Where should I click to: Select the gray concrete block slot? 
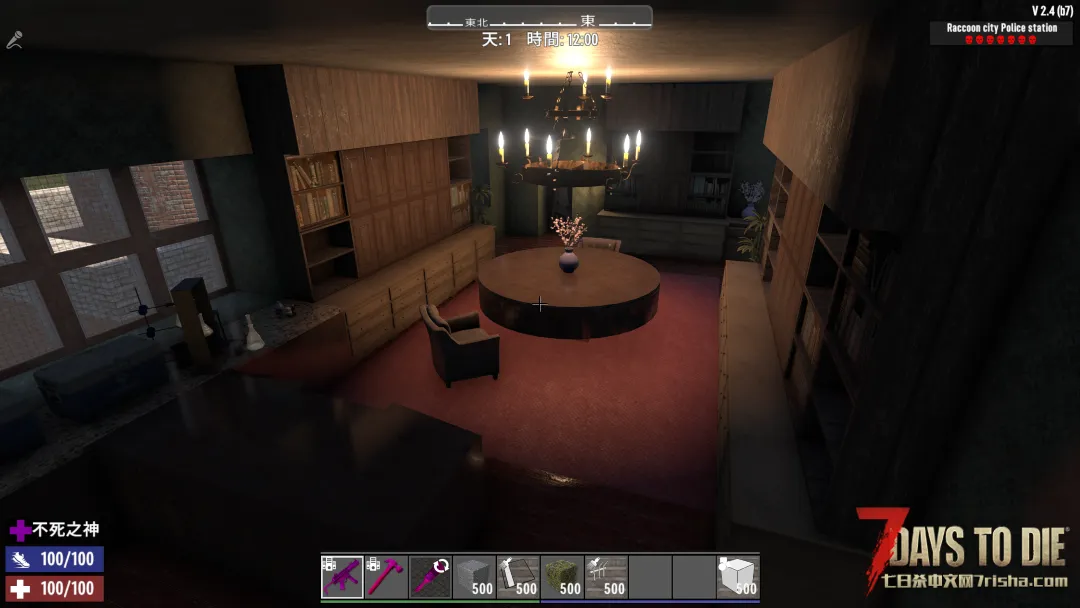click(x=474, y=577)
